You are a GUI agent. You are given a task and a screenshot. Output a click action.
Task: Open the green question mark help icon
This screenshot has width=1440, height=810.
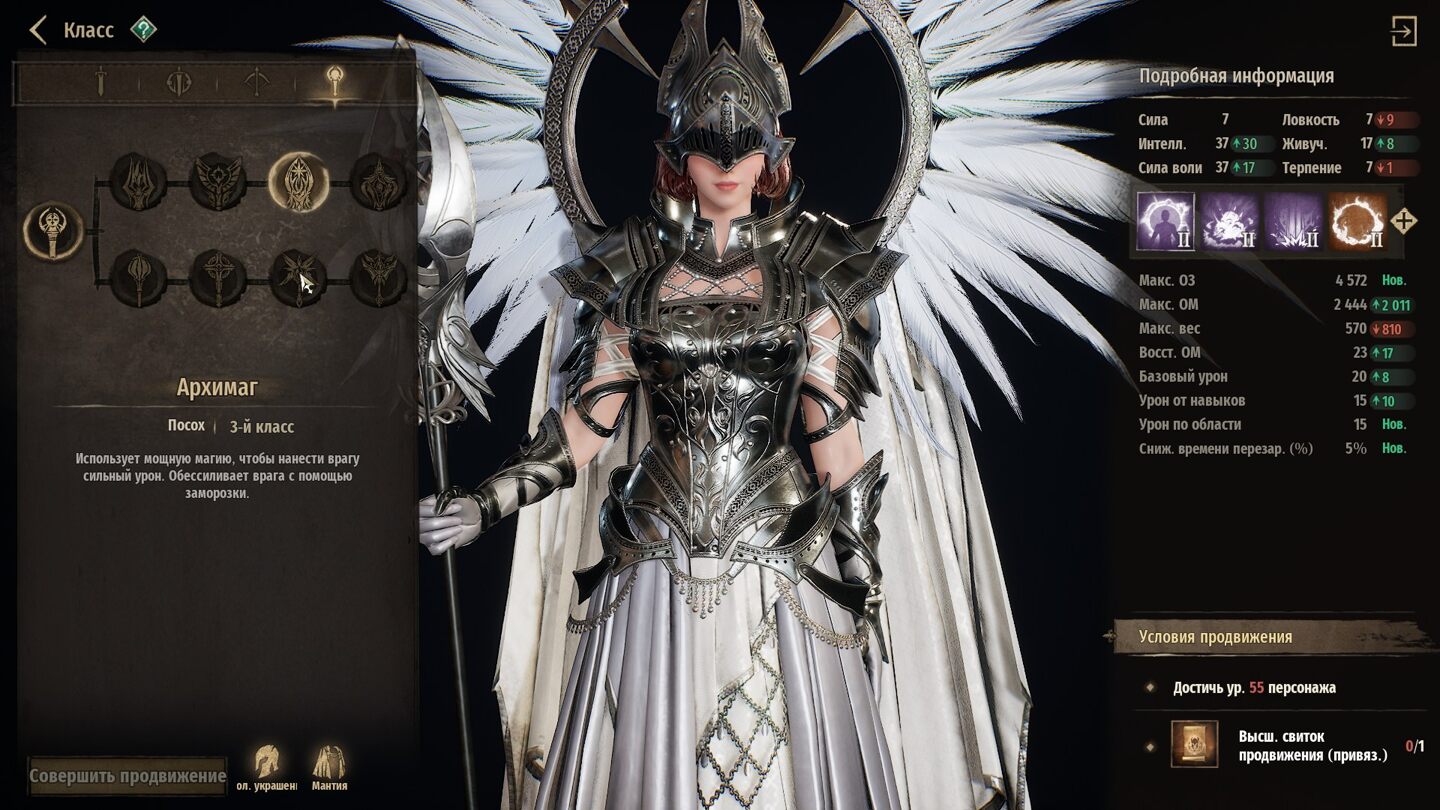click(143, 30)
